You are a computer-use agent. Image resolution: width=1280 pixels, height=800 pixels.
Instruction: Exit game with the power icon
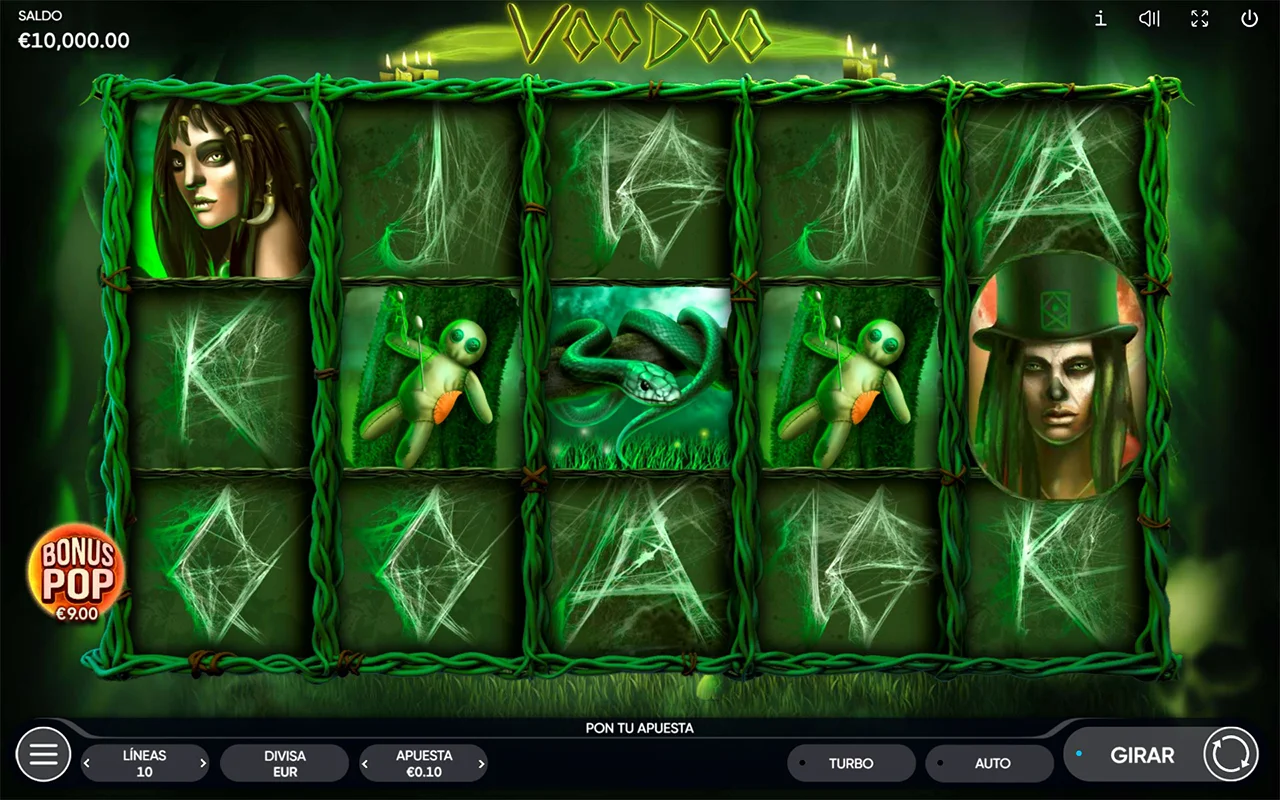[1249, 19]
